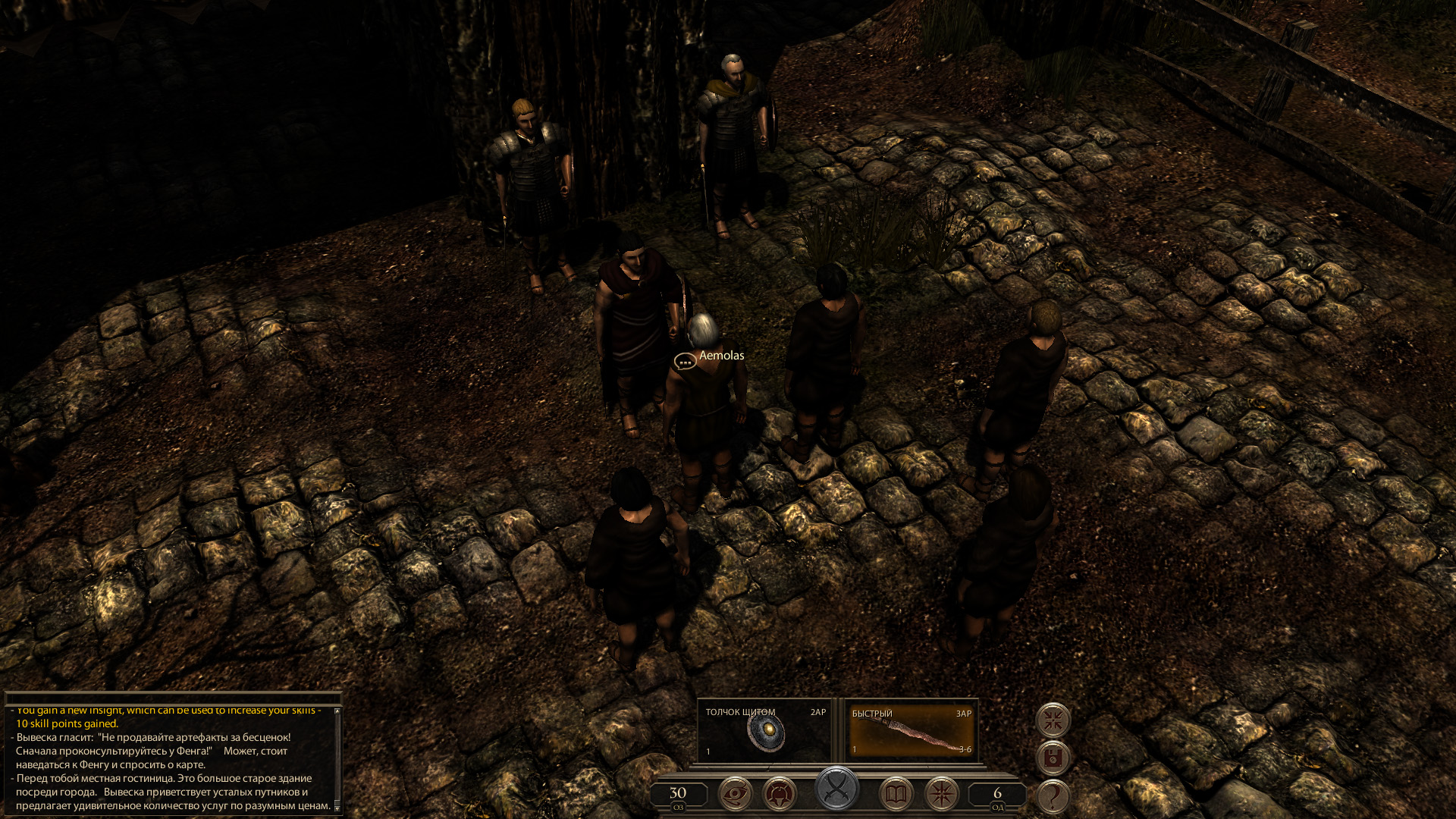Click the message log scroll-down arrow
Image resolution: width=1456 pixels, height=819 pixels.
click(x=337, y=808)
